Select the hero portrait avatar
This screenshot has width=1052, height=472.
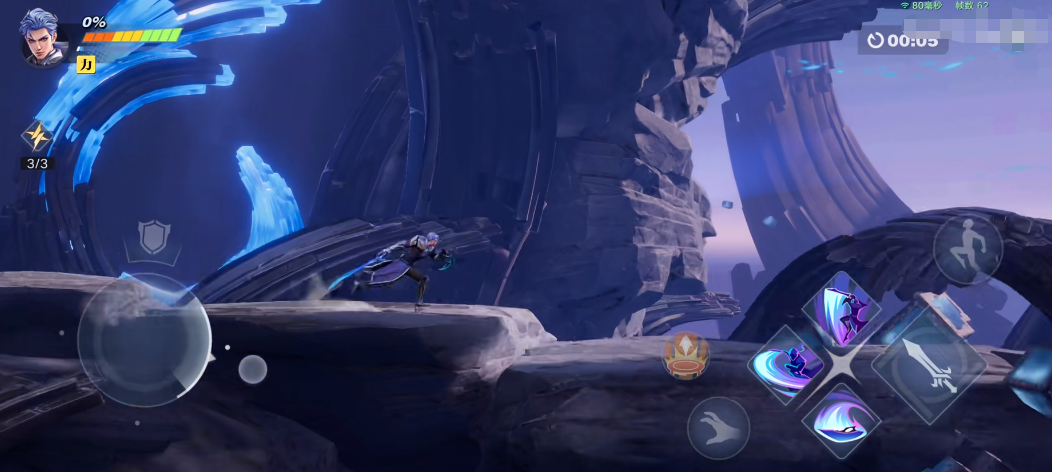(44, 38)
